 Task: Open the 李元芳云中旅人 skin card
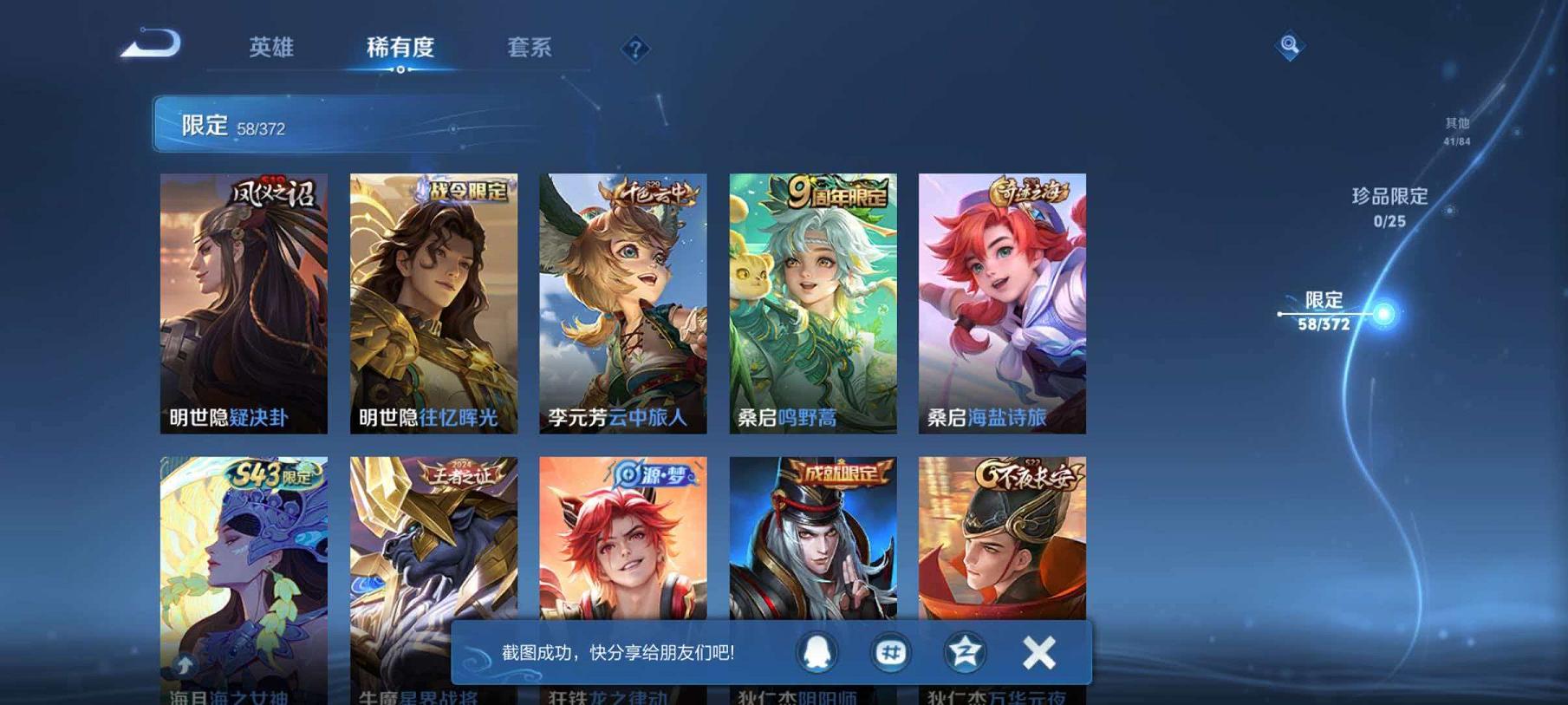coord(618,304)
